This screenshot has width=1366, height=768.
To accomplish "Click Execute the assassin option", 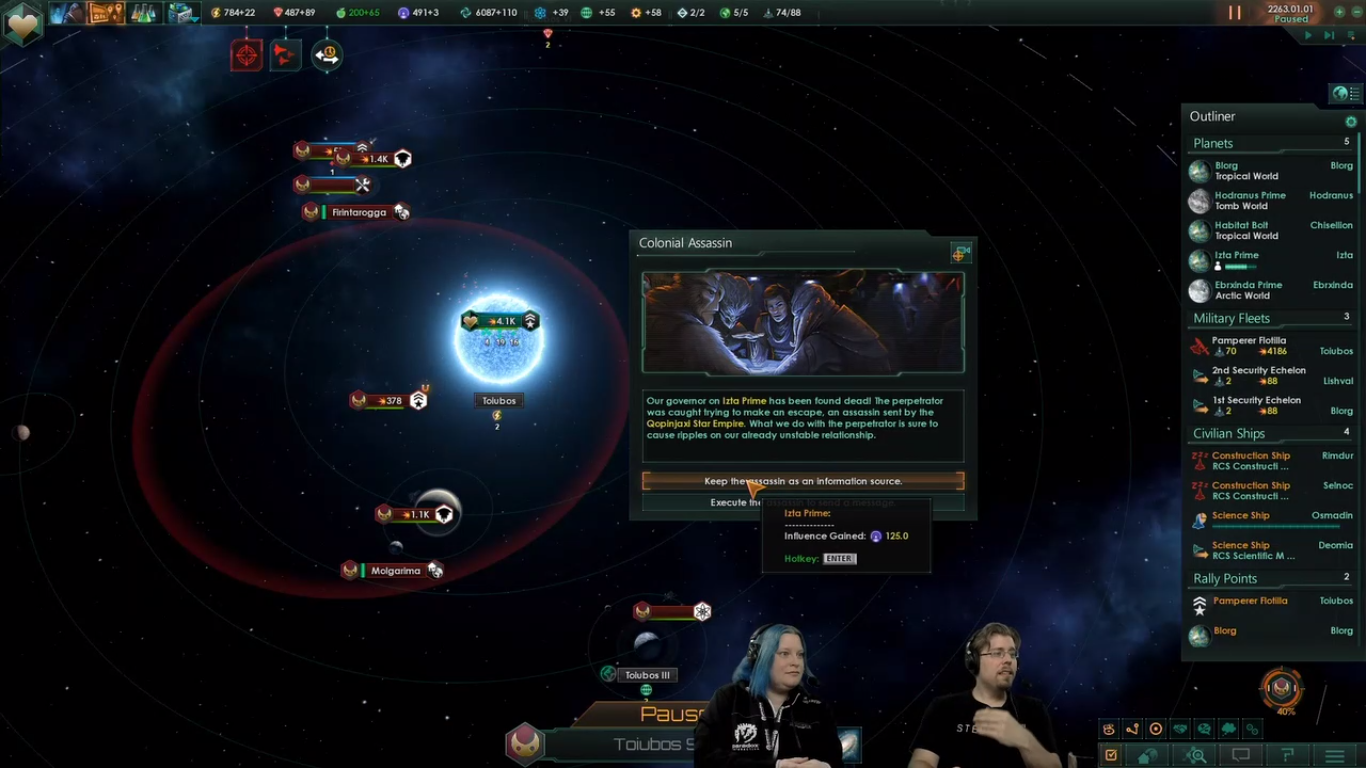I will (x=802, y=502).
